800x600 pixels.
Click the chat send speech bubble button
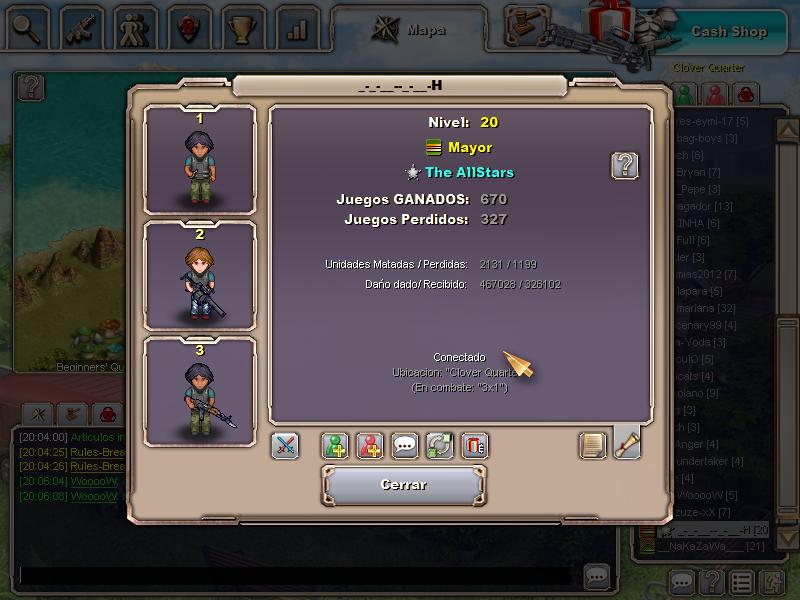pyautogui.click(x=596, y=576)
